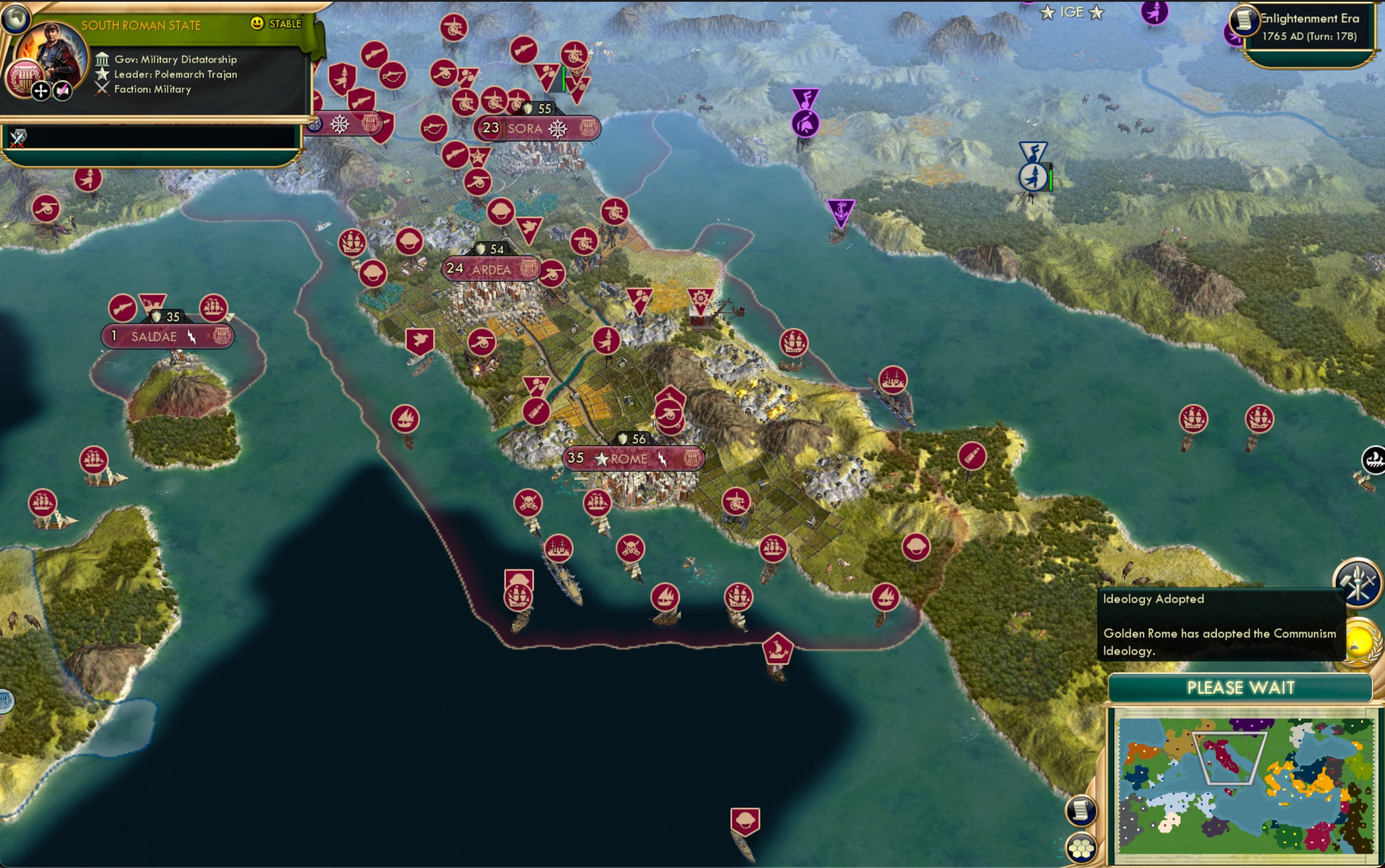Image resolution: width=1385 pixels, height=868 pixels.
Task: Toggle strategic view with the globe icon
Action: [x=17, y=19]
